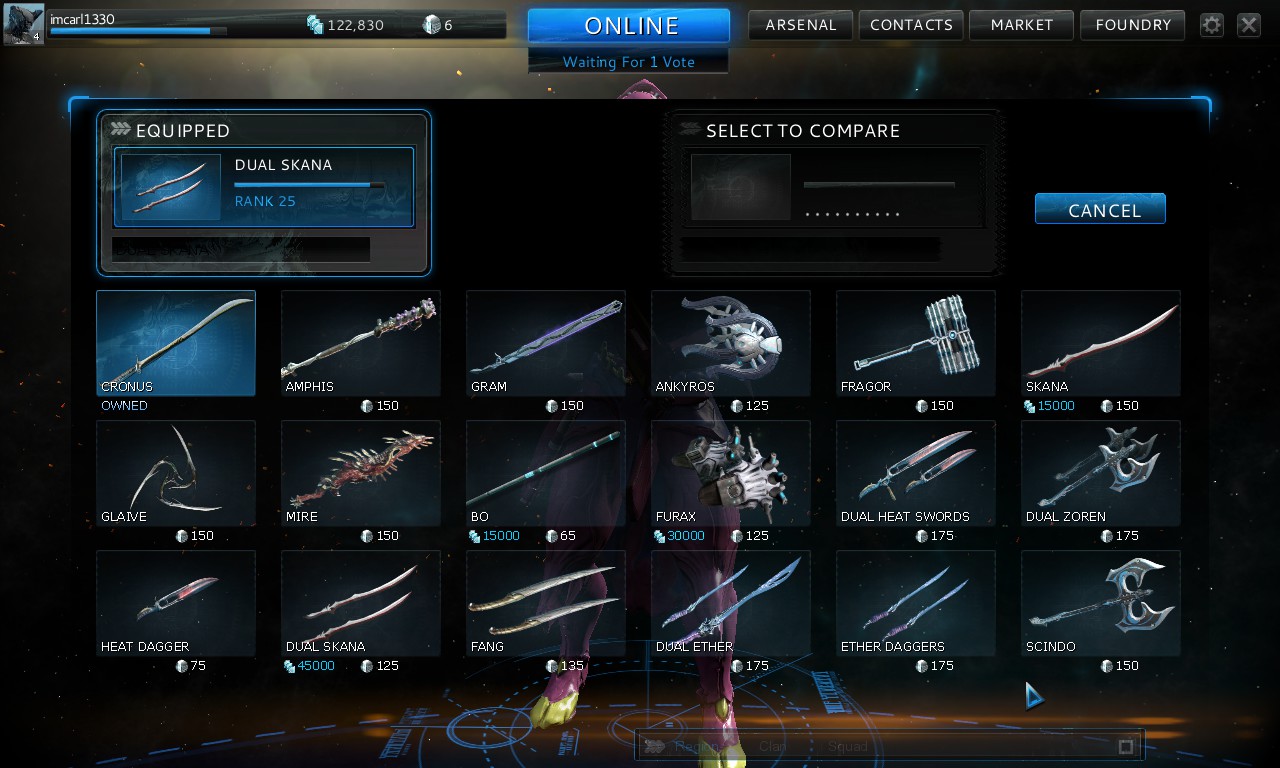Open settings with the gear icon
The image size is (1280, 768).
(1212, 25)
